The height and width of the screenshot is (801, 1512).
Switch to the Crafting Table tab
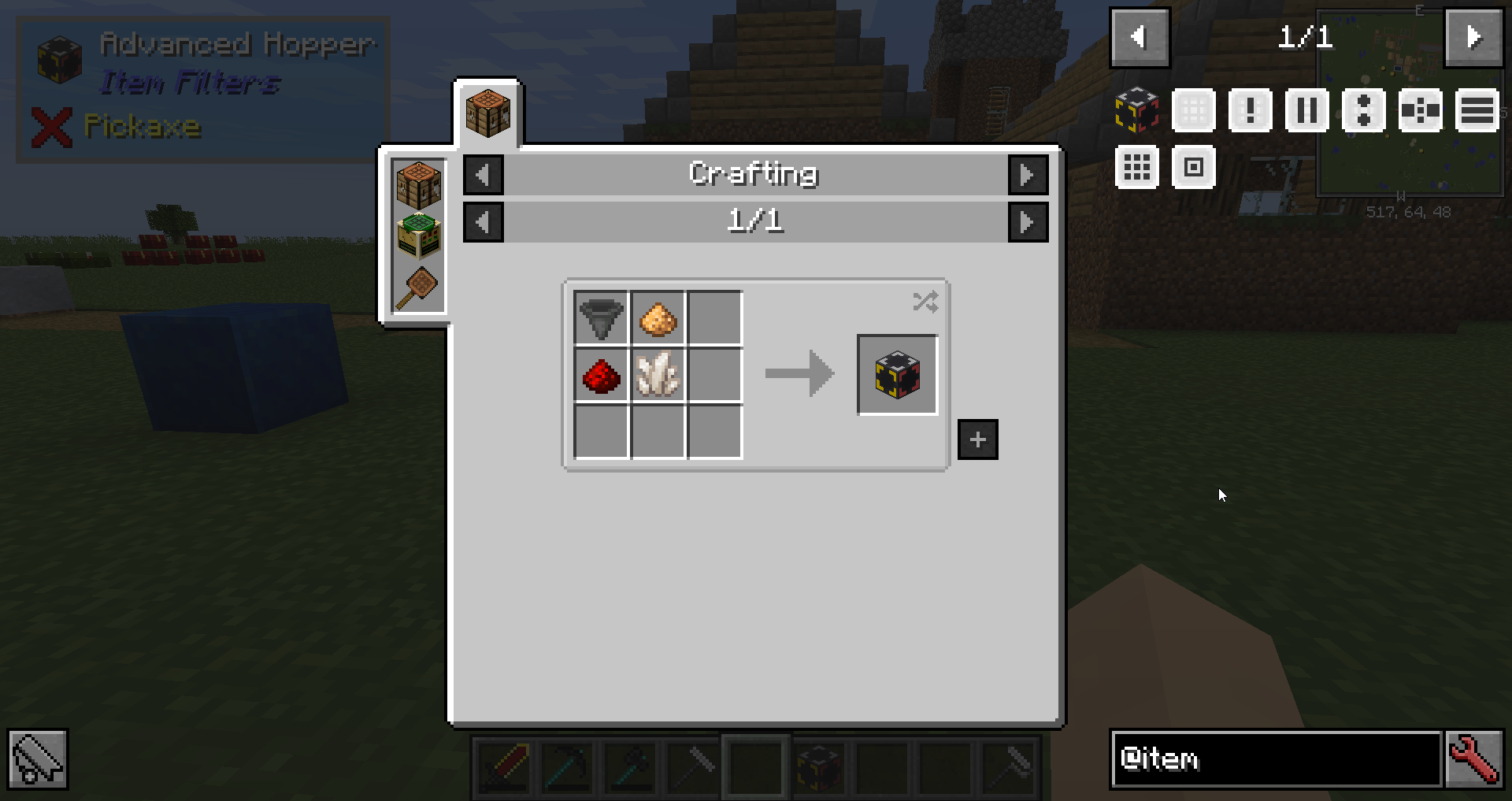tap(487, 113)
